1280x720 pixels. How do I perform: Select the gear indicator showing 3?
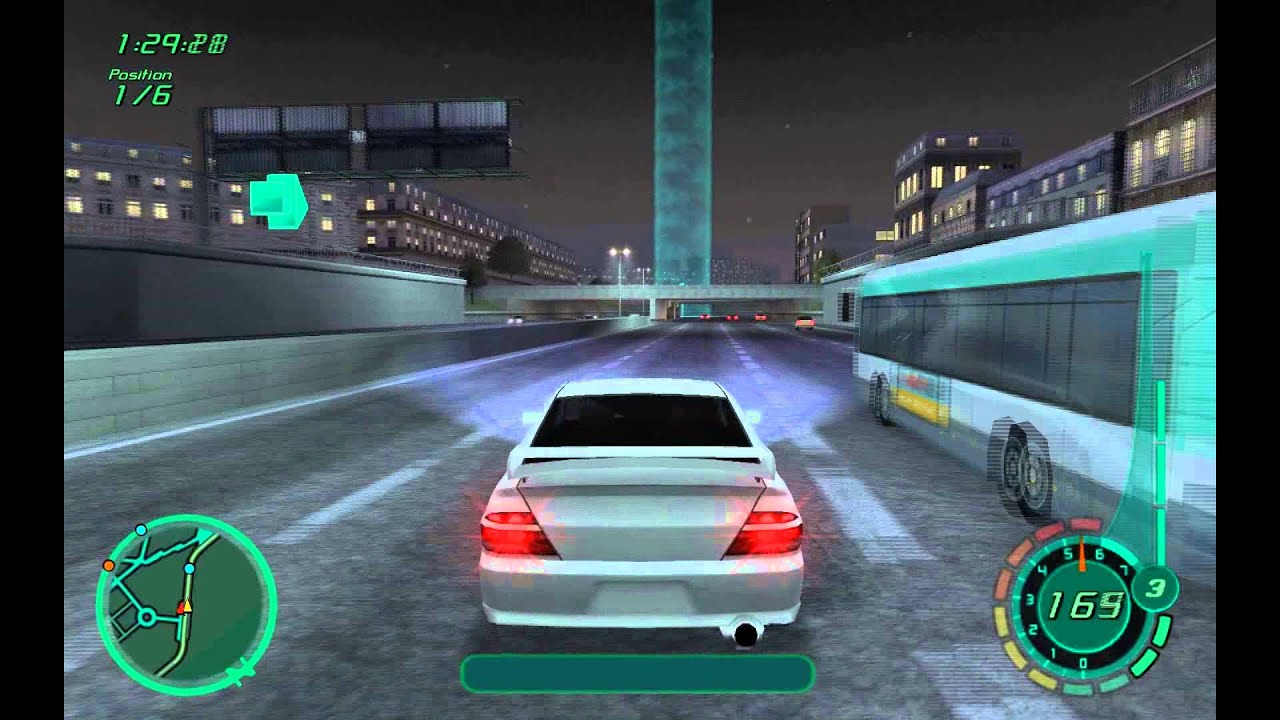(1156, 586)
